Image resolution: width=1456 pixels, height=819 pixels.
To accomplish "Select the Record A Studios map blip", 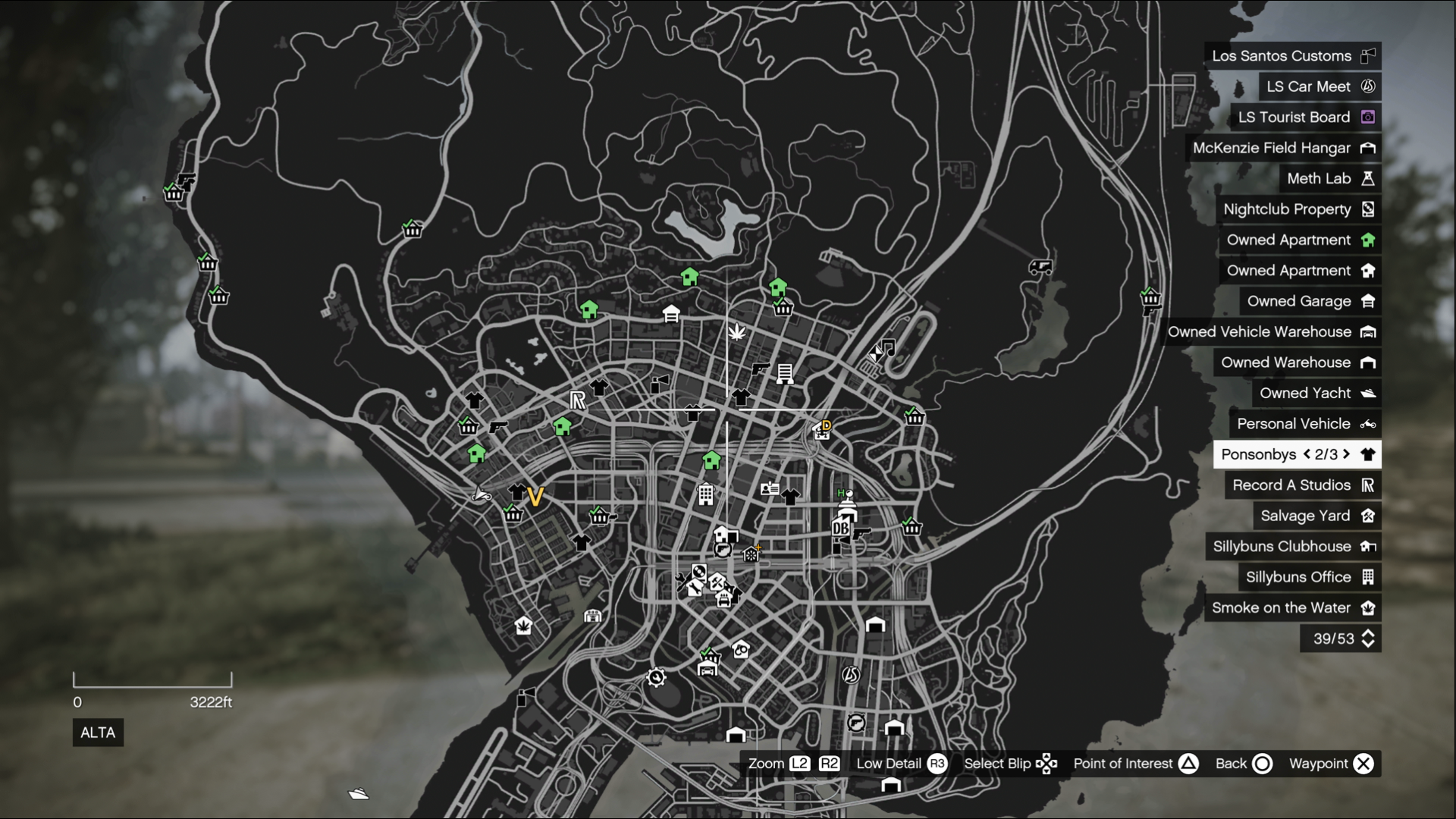I will pyautogui.click(x=578, y=400).
